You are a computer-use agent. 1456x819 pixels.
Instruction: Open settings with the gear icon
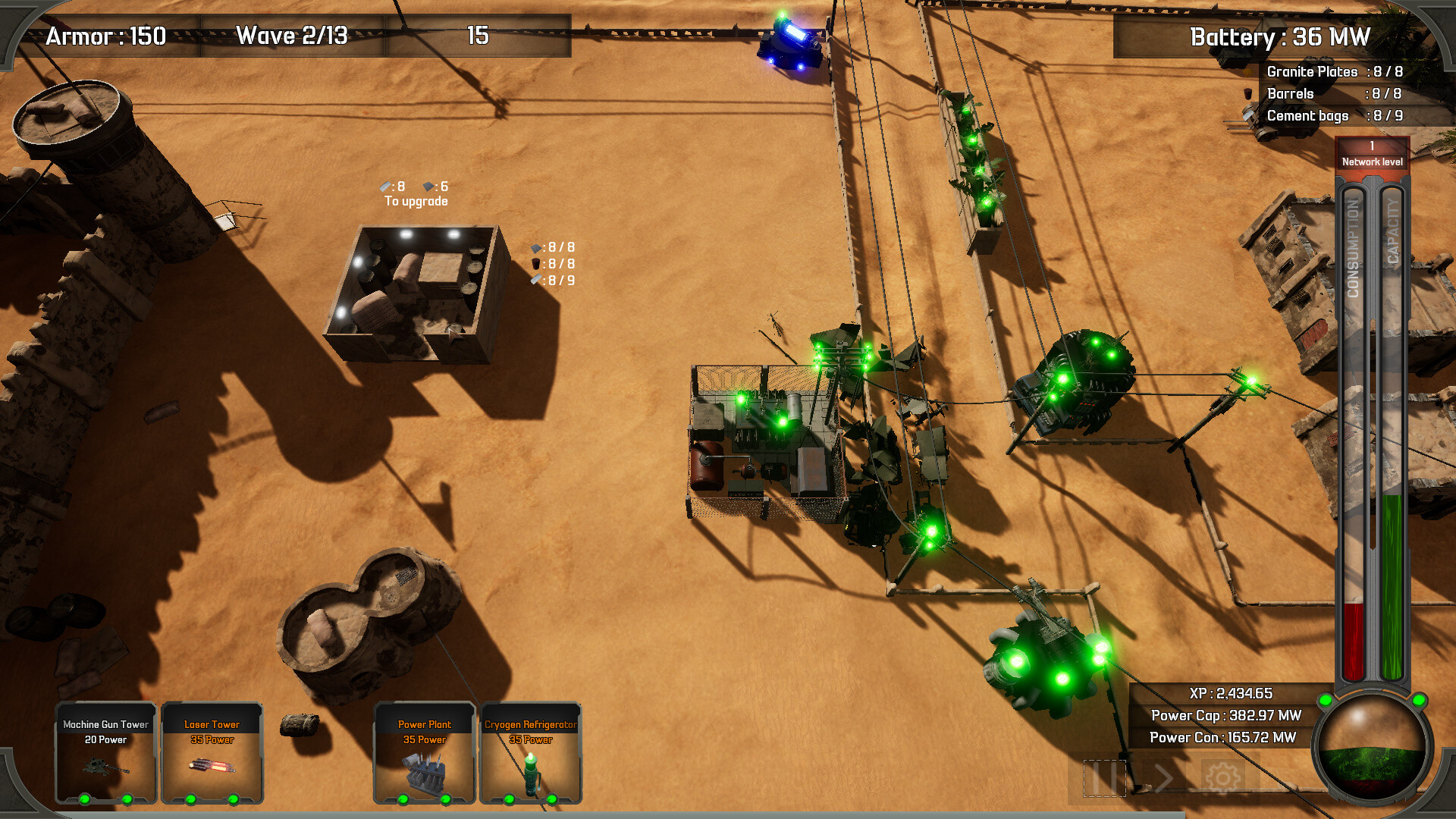[1222, 778]
